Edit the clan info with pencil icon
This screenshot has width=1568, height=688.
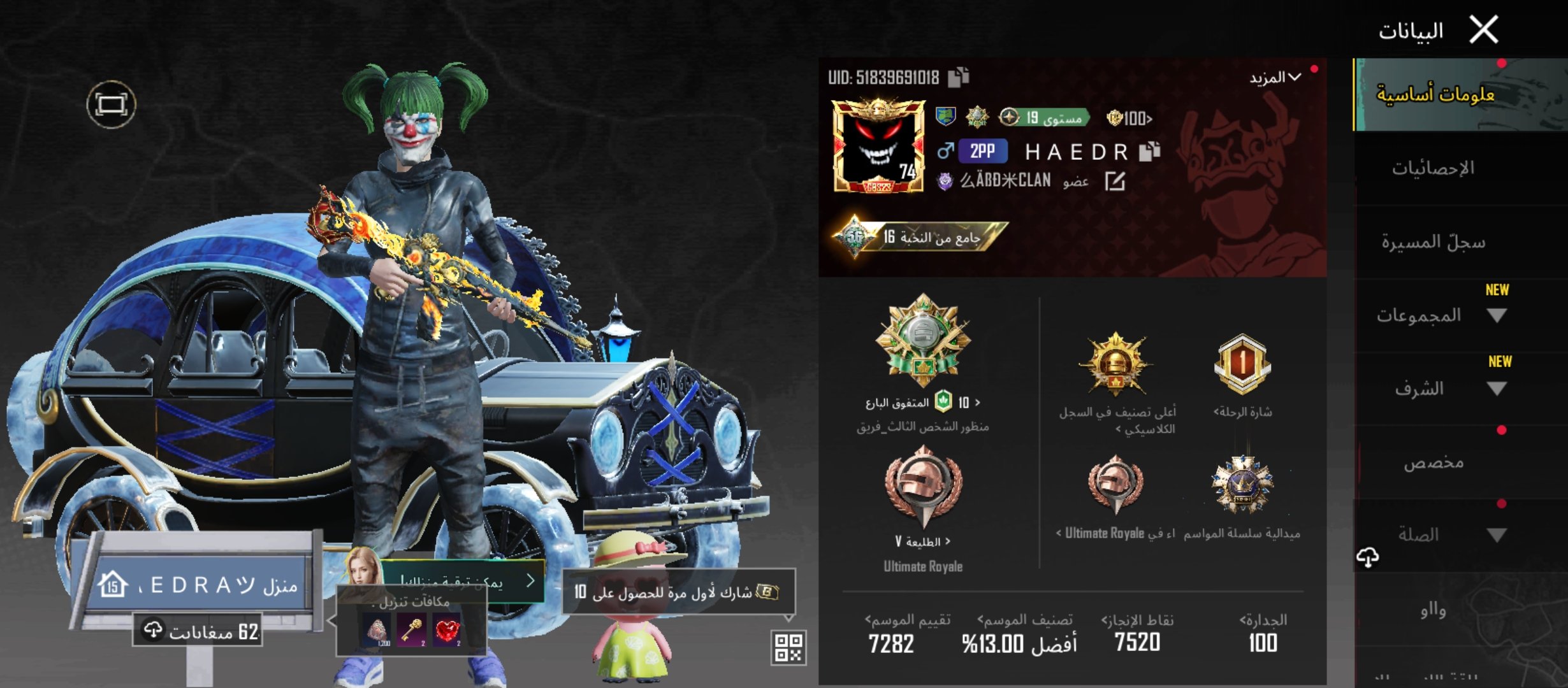1114,182
